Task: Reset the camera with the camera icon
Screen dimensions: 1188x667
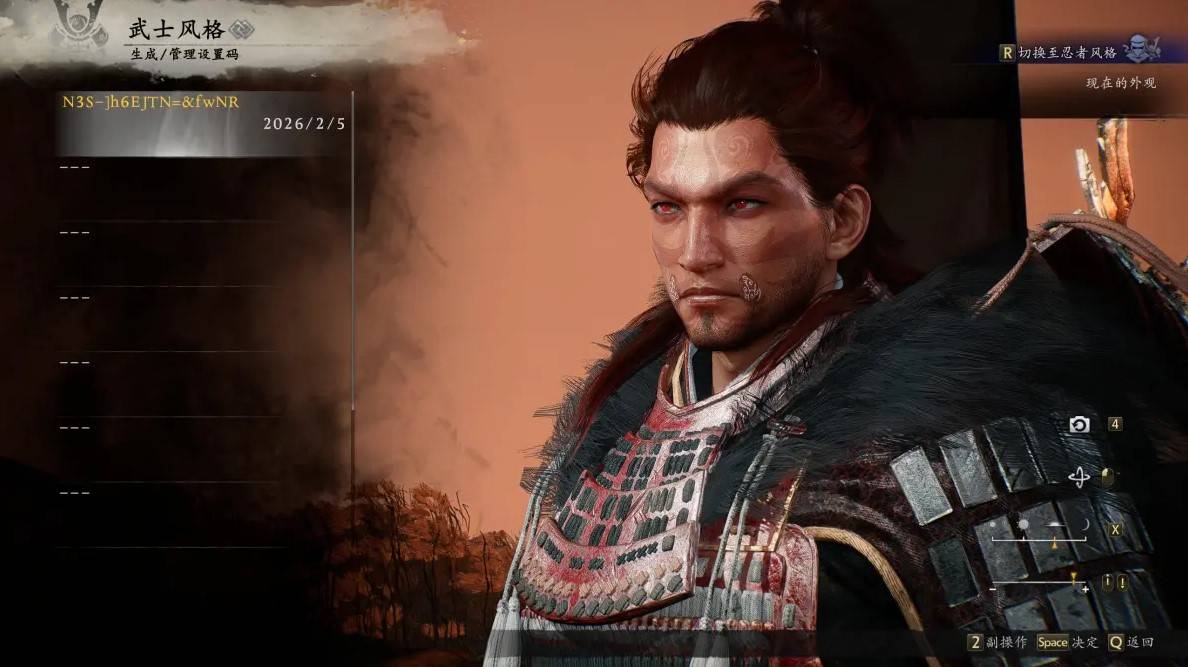Action: [x=1079, y=425]
